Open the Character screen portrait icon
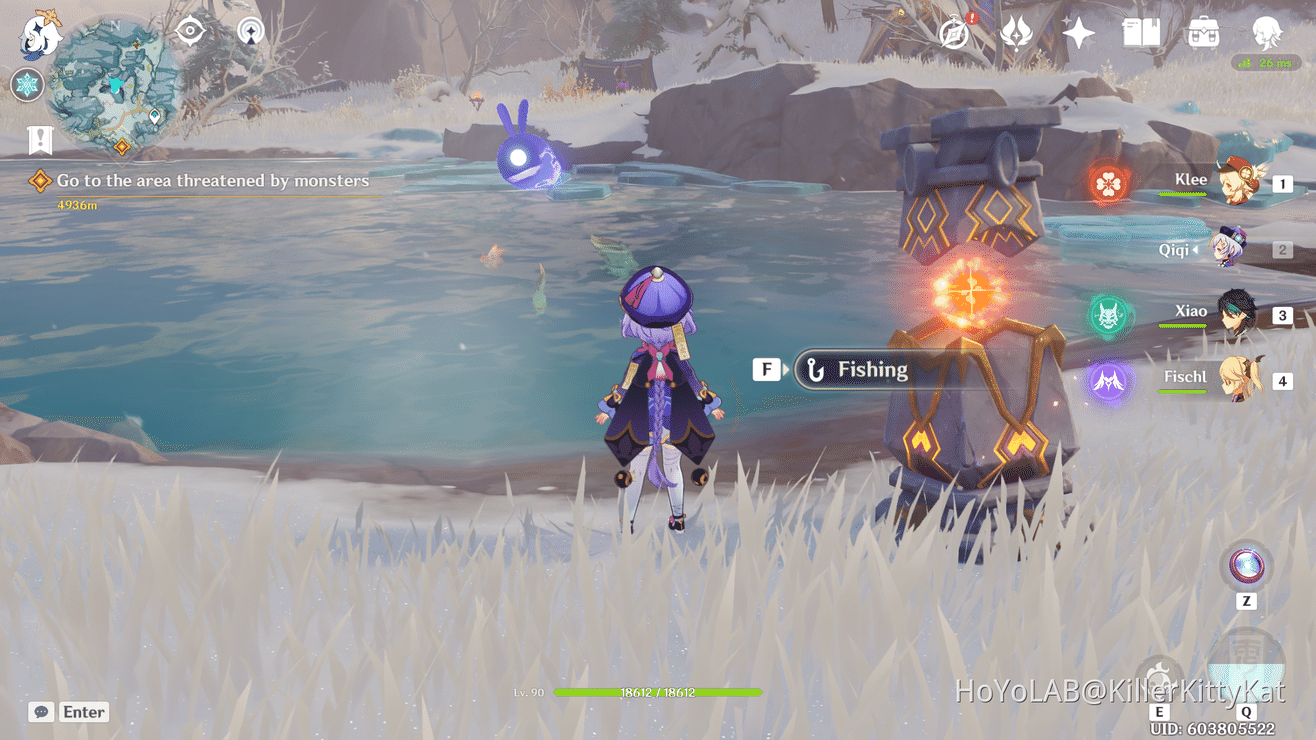The width and height of the screenshot is (1316, 740). pyautogui.click(x=1266, y=33)
